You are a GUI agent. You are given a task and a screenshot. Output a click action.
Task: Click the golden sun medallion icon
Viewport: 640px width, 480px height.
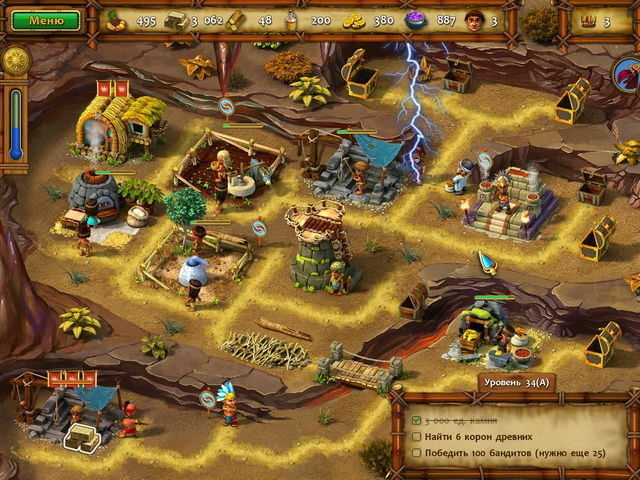click(15, 61)
